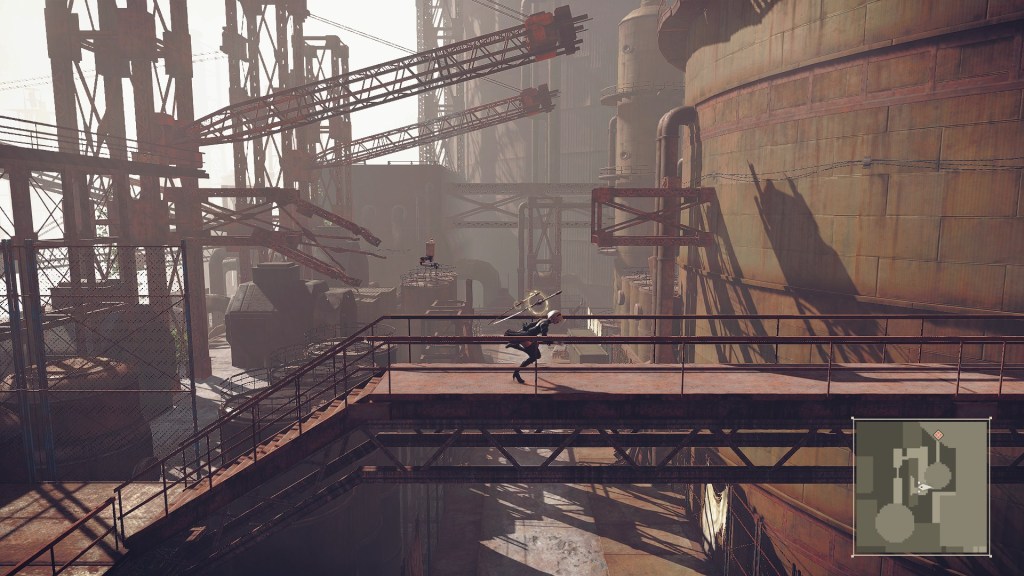Open the minimap in the corner
Image resolution: width=1024 pixels, height=576 pixels.
point(921,485)
